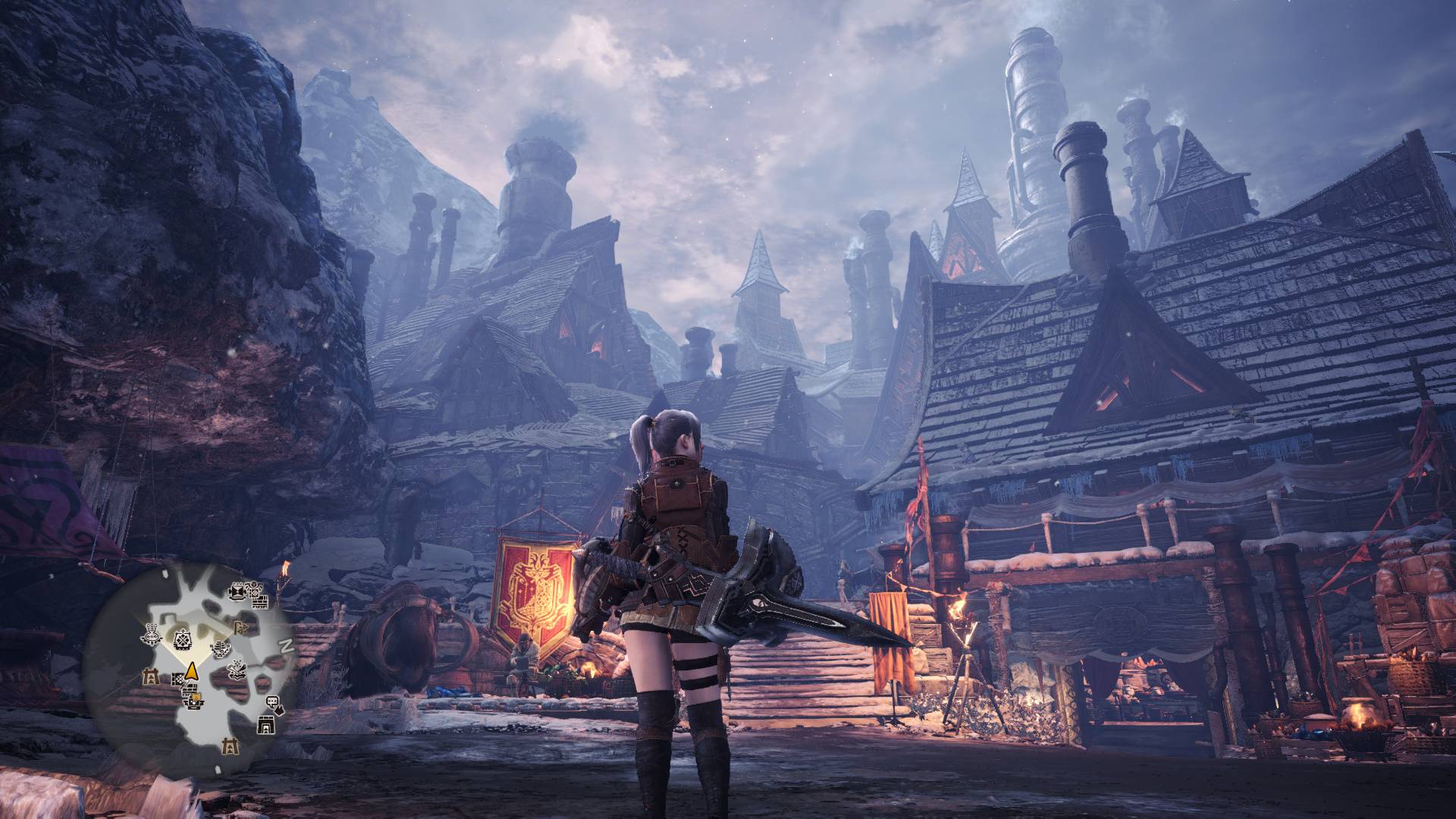Click the yellow player arrow on minimap
The image size is (1456, 819).
point(191,672)
